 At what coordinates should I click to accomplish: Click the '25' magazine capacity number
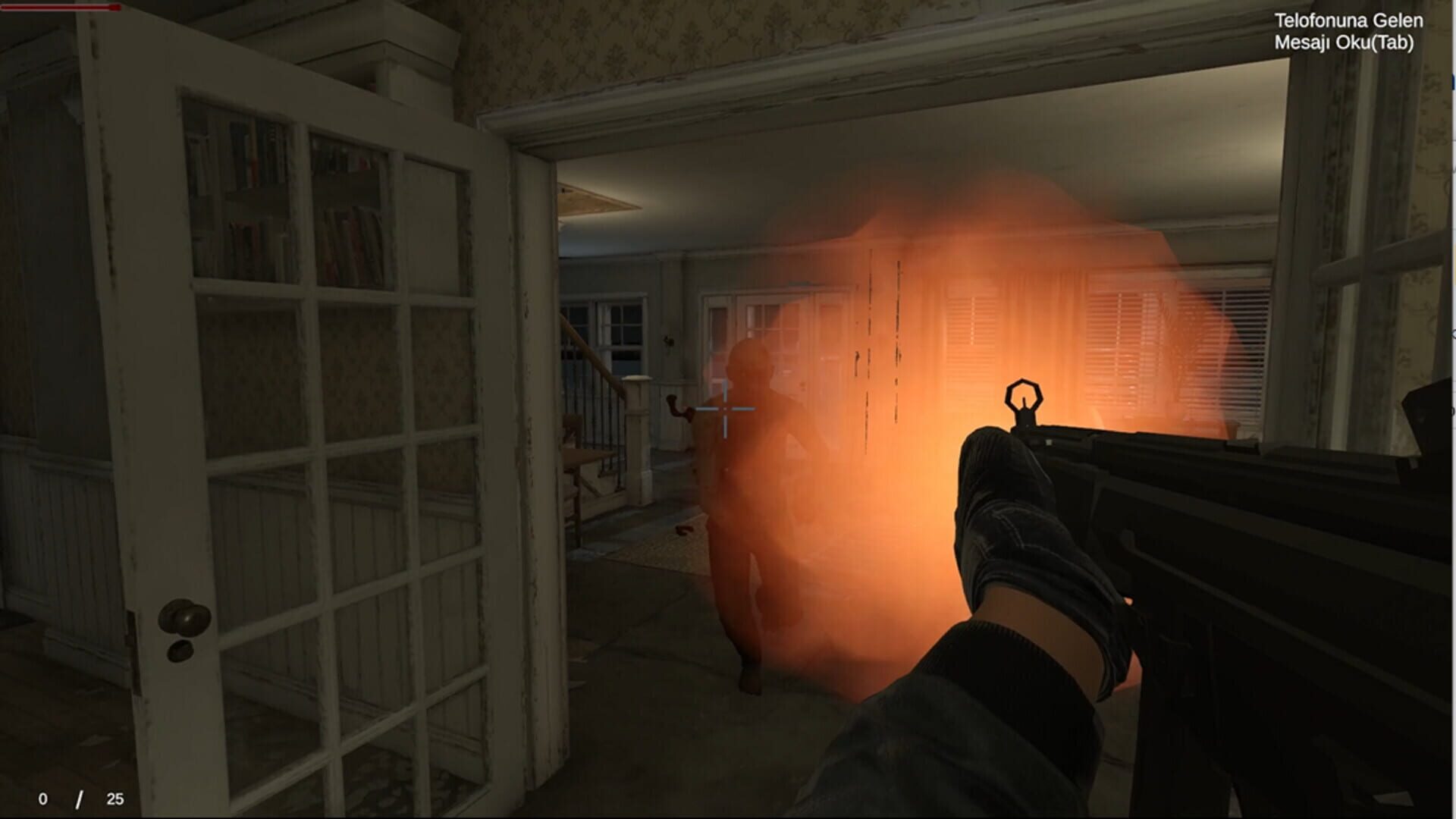point(114,798)
